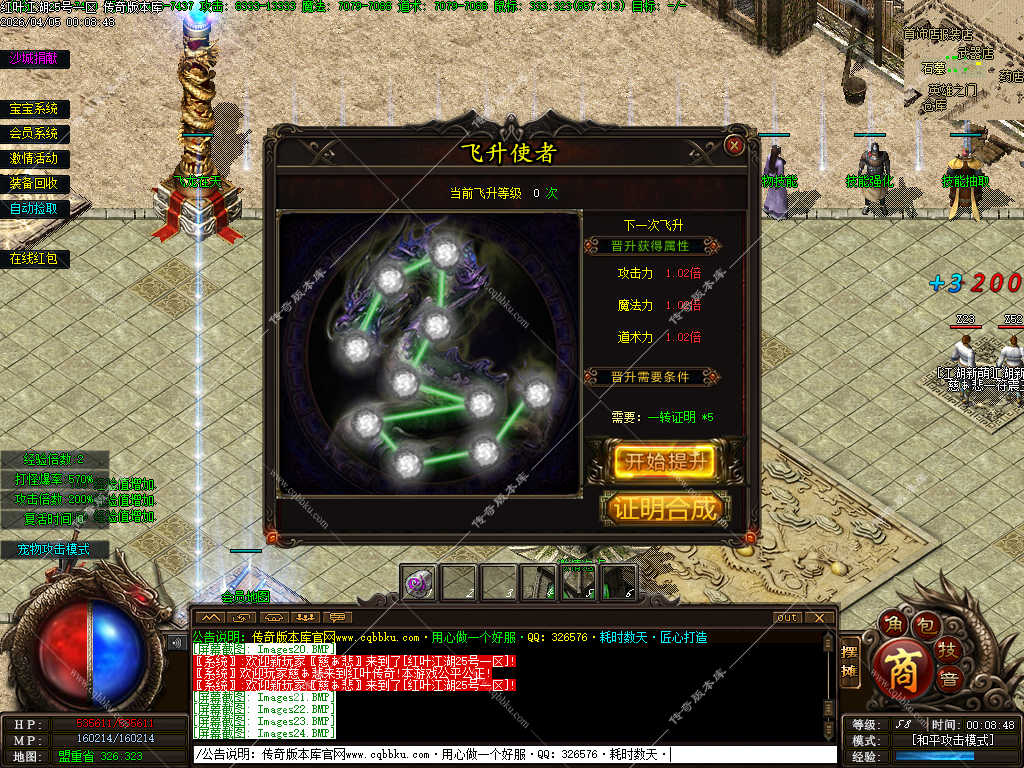Screen dimensions: 1024x768
Task: Open the 摆摊 stall button
Action: pos(850,661)
